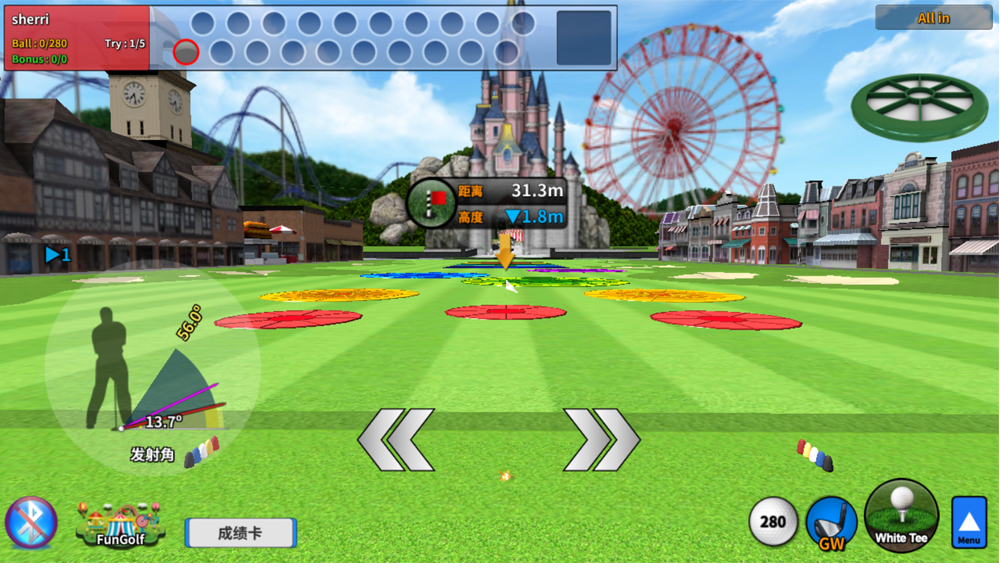
Task: Select the green target wheel icon
Action: click(x=919, y=104)
